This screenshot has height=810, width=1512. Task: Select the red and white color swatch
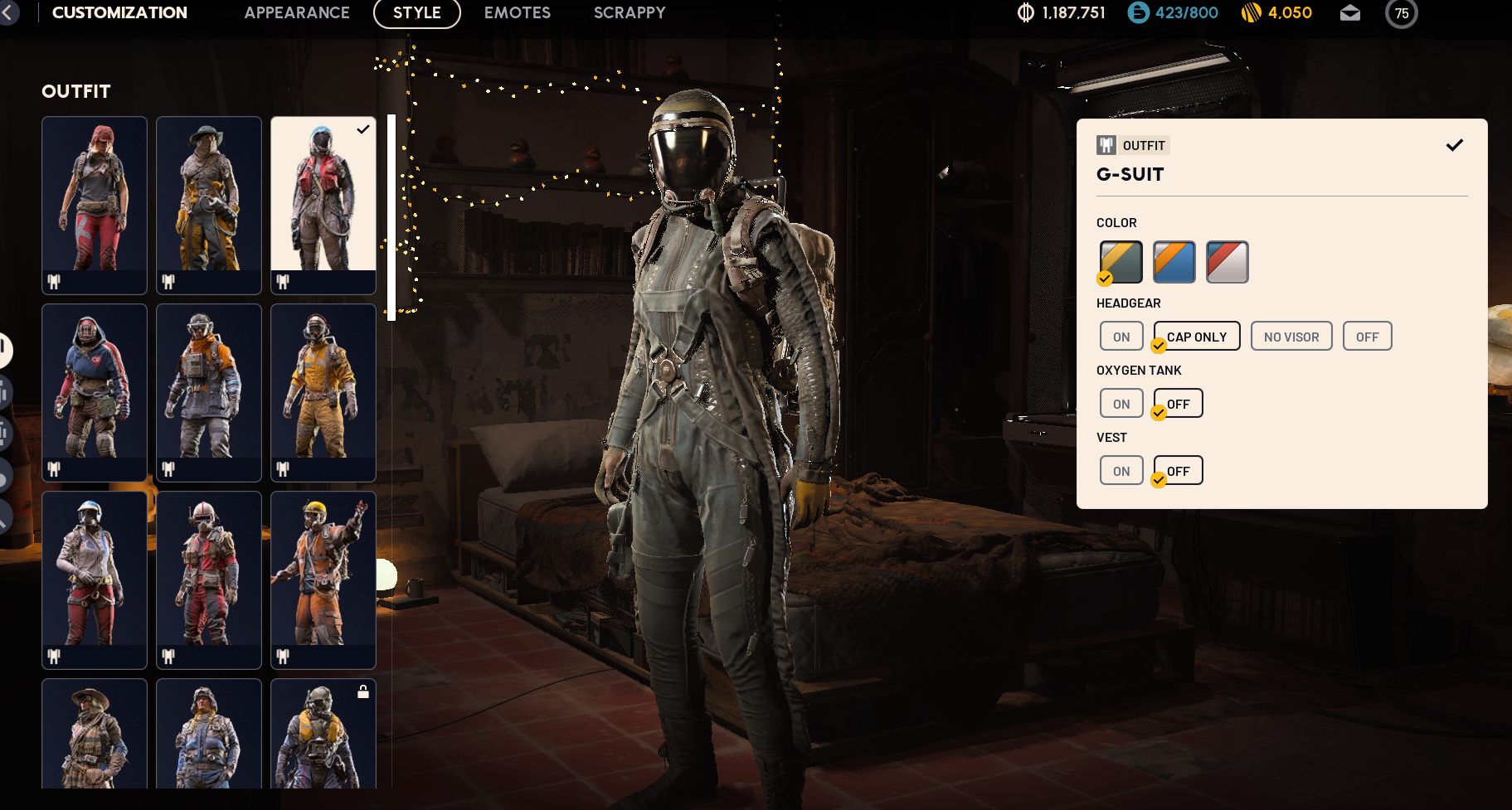[1227, 262]
